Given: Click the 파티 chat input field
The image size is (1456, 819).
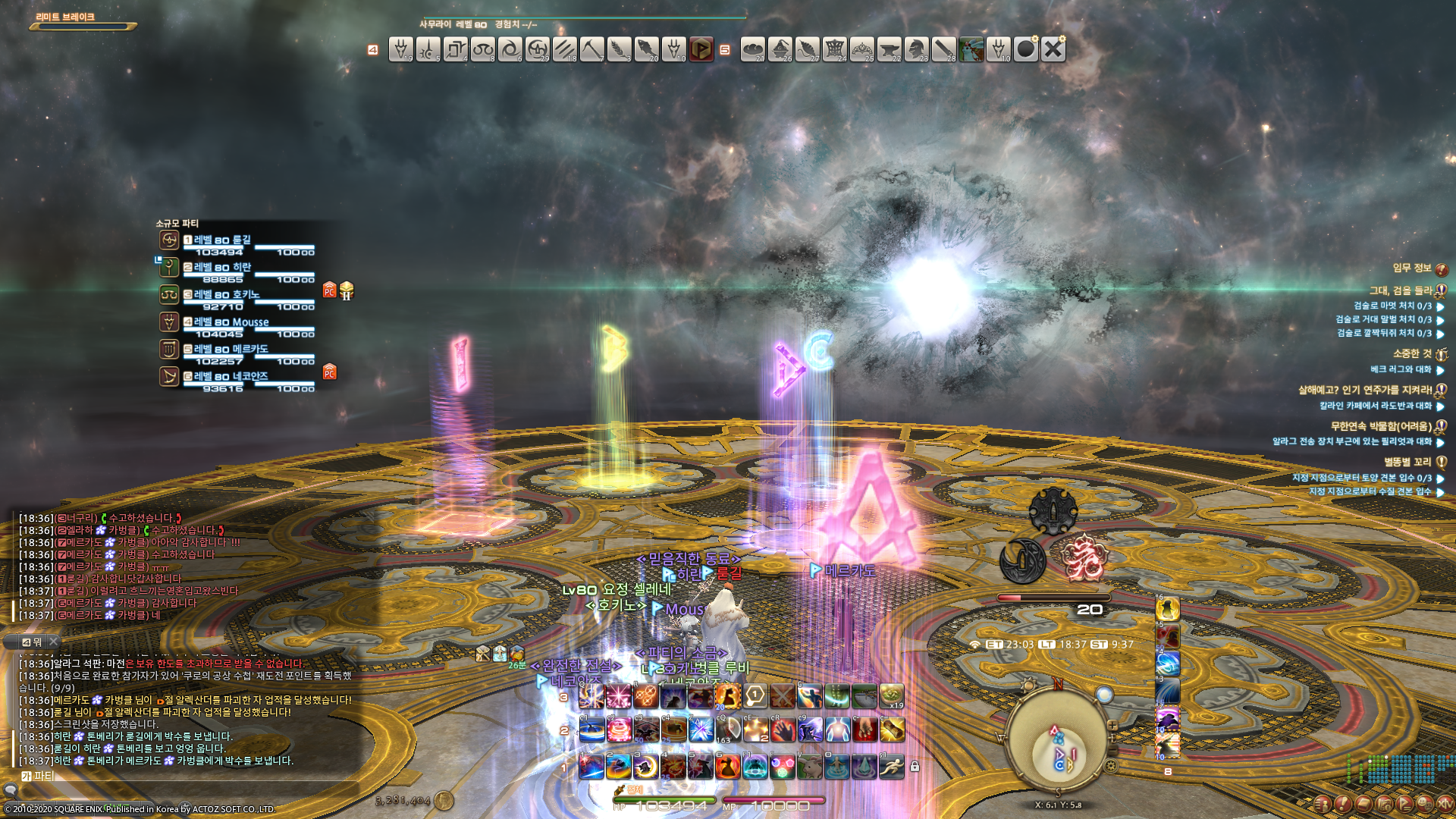Looking at the screenshot, I should pyautogui.click(x=190, y=776).
